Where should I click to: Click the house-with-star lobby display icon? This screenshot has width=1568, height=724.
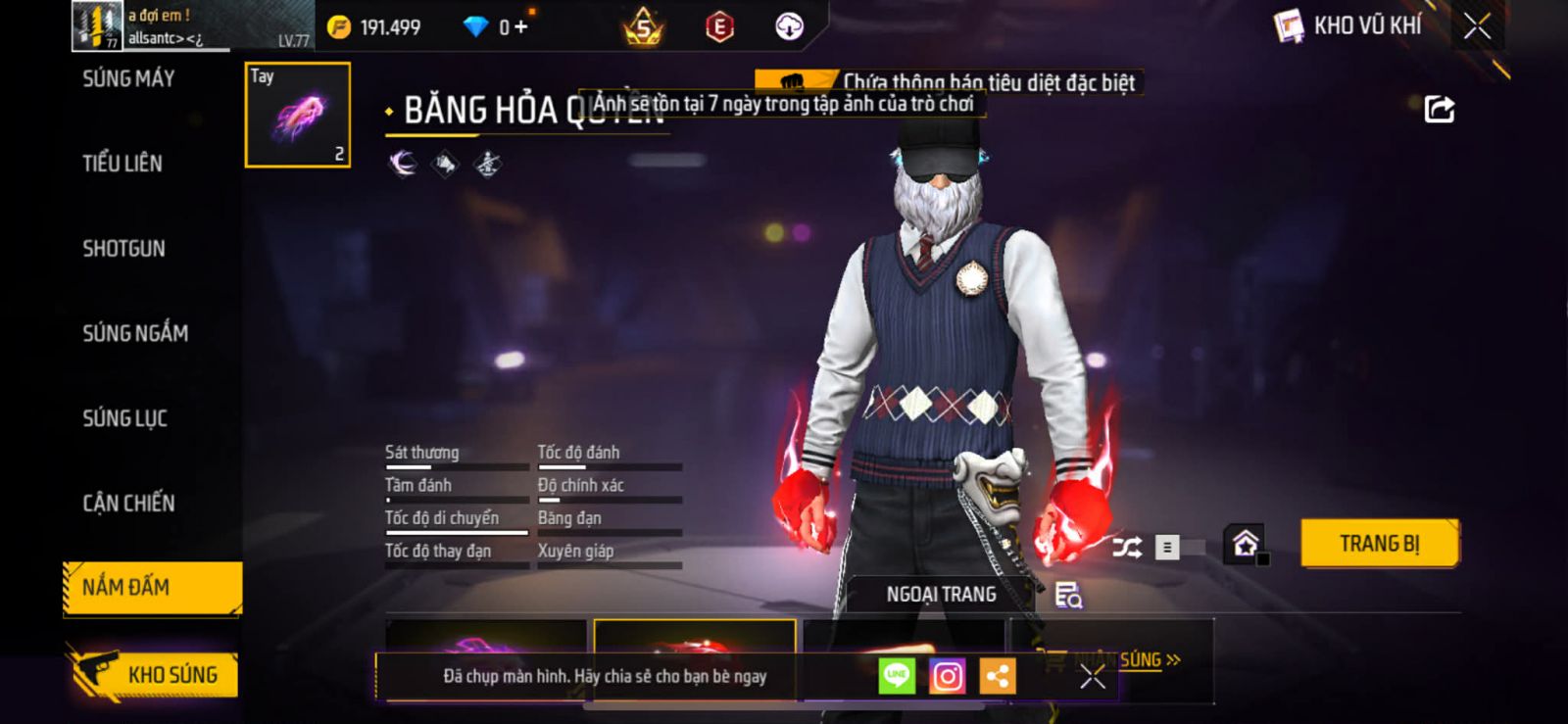1246,544
